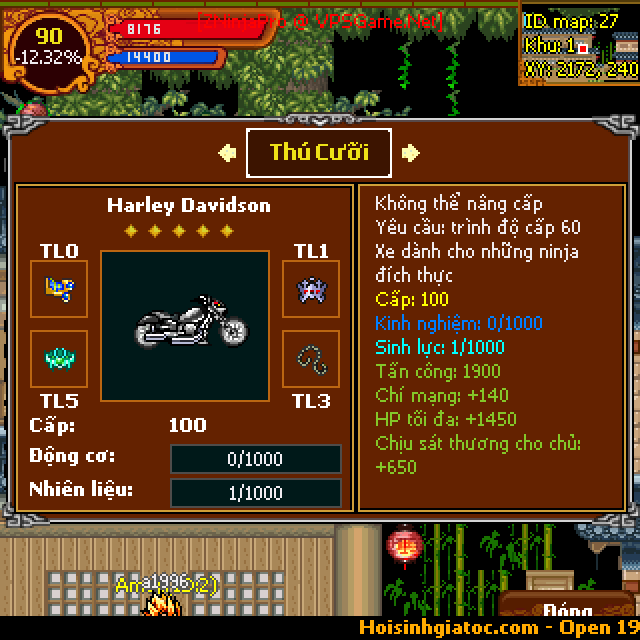Go to the previous panel with left arrow

[228, 153]
